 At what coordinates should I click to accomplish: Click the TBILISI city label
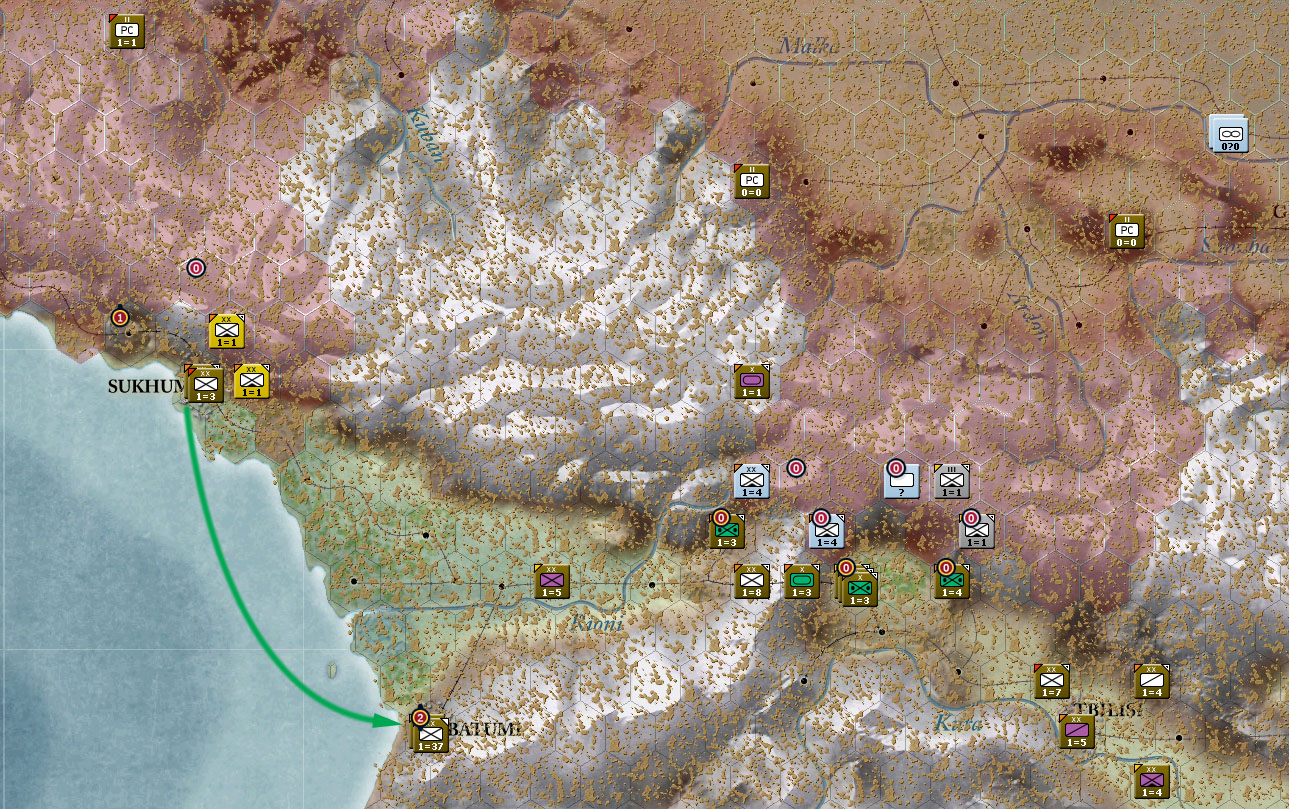tap(1108, 708)
